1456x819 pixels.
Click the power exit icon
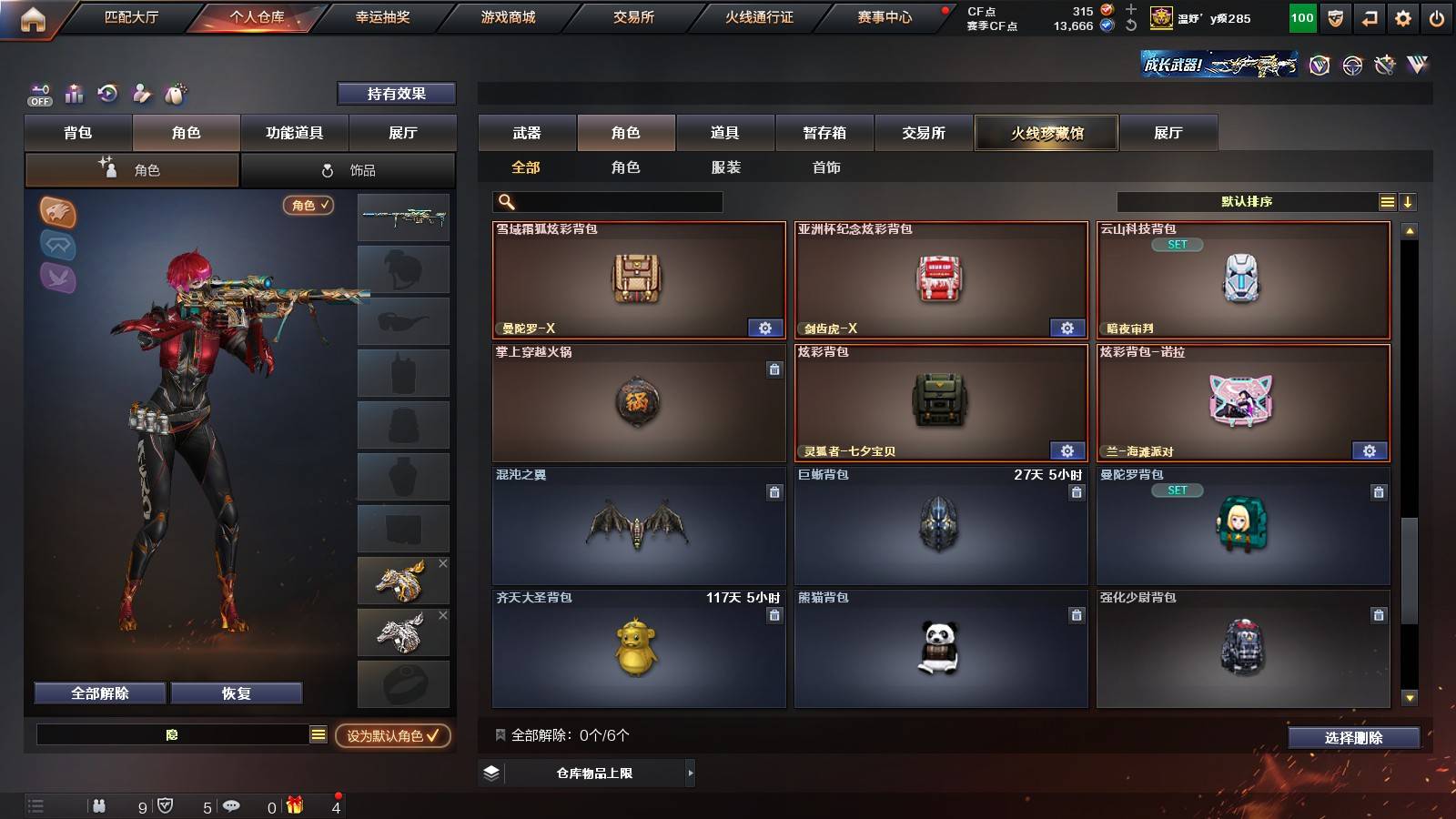tap(1438, 18)
